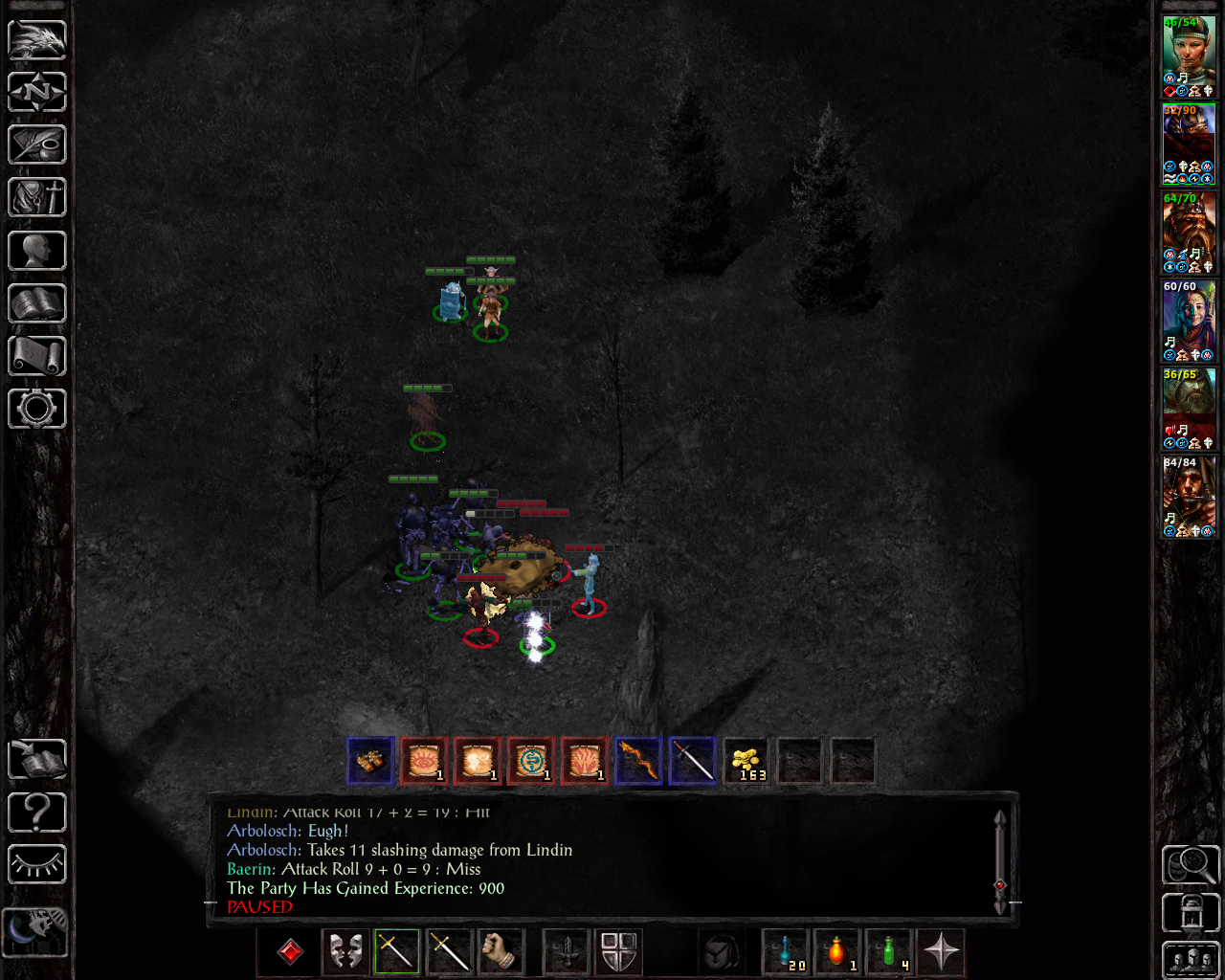The image size is (1225, 980).
Task: Toggle the closed-eye hide interface button
Action: click(x=37, y=865)
